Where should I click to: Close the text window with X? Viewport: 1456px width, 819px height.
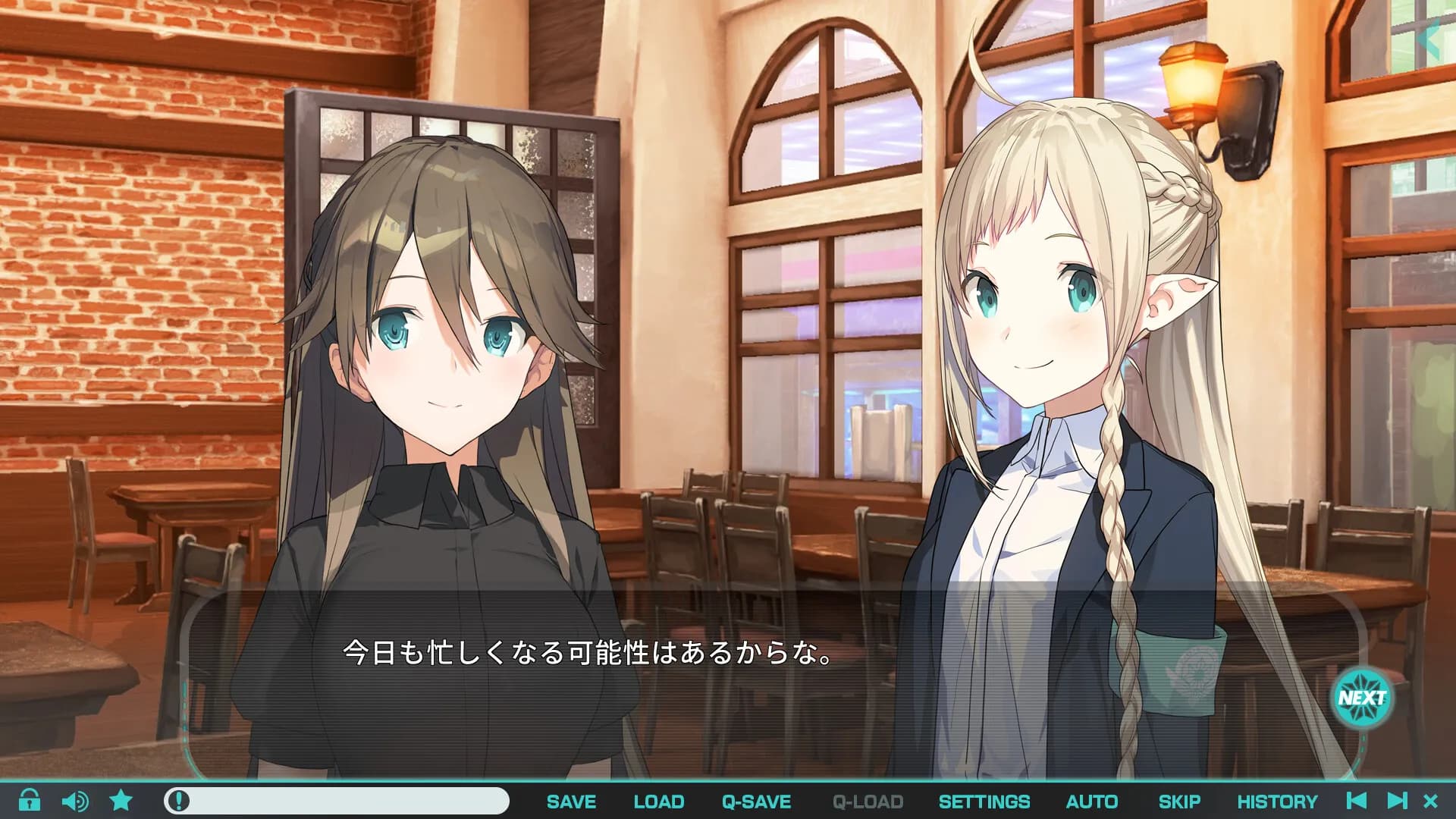point(1431,801)
